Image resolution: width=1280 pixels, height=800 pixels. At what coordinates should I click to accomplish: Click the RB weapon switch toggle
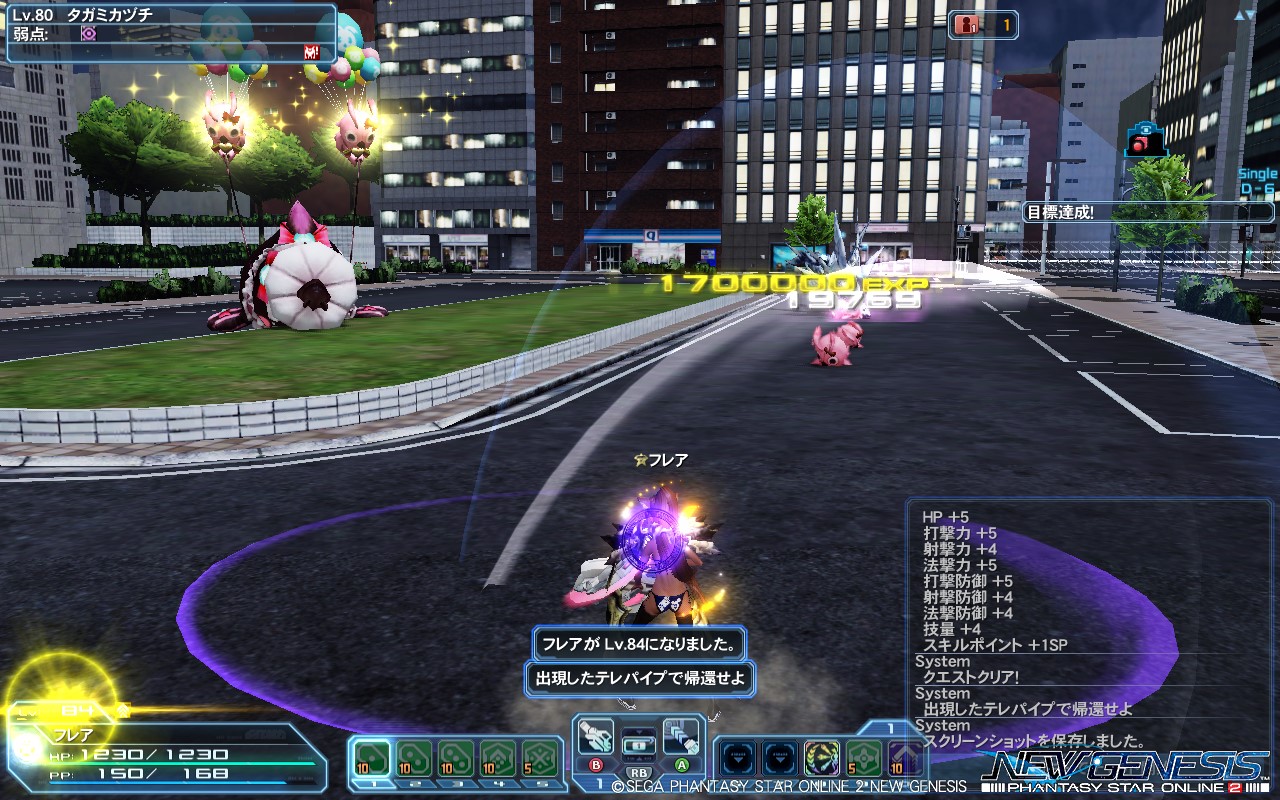click(x=640, y=774)
